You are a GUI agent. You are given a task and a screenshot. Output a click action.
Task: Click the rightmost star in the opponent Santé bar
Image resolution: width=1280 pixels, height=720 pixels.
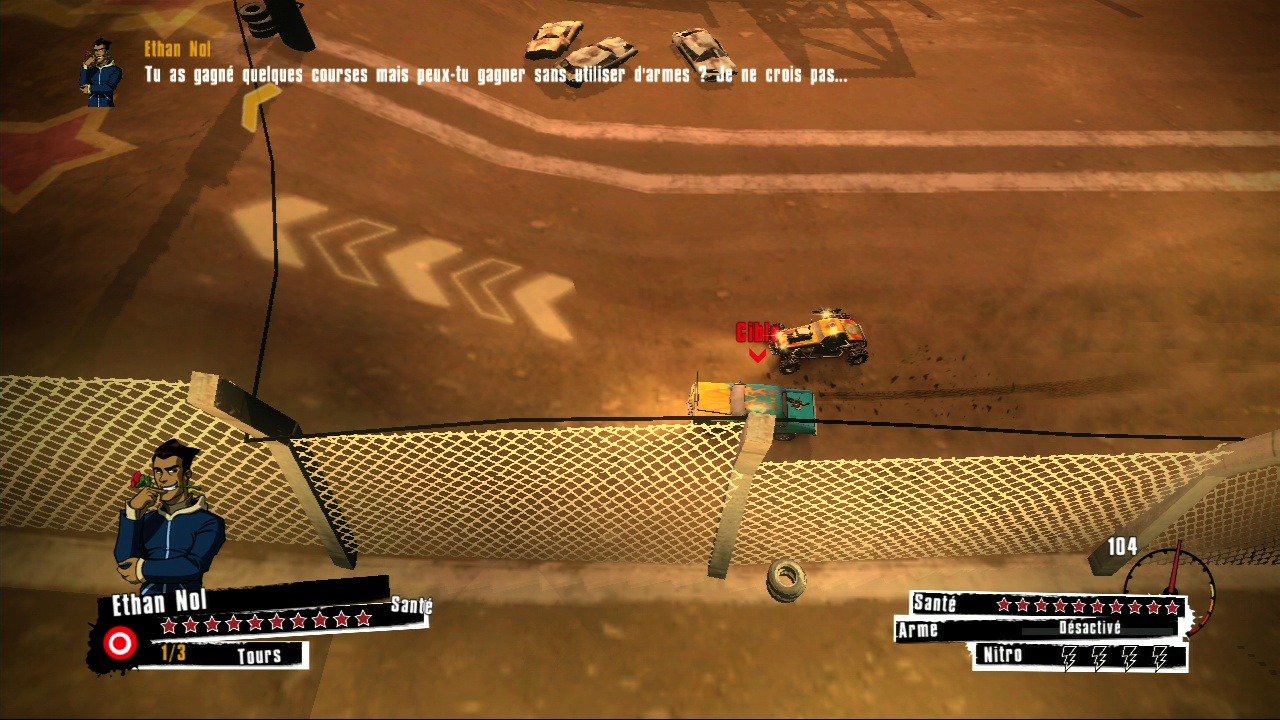1171,604
